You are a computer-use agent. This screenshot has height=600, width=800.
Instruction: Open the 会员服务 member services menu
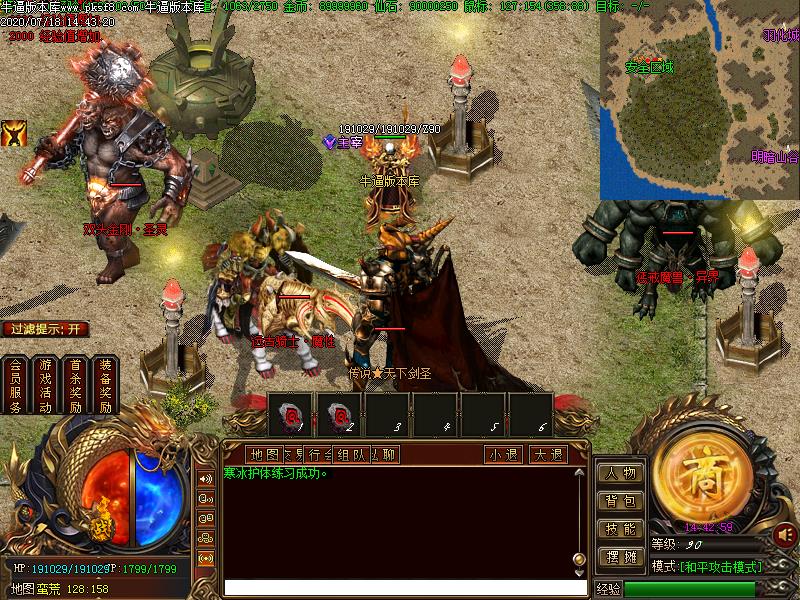(15, 385)
